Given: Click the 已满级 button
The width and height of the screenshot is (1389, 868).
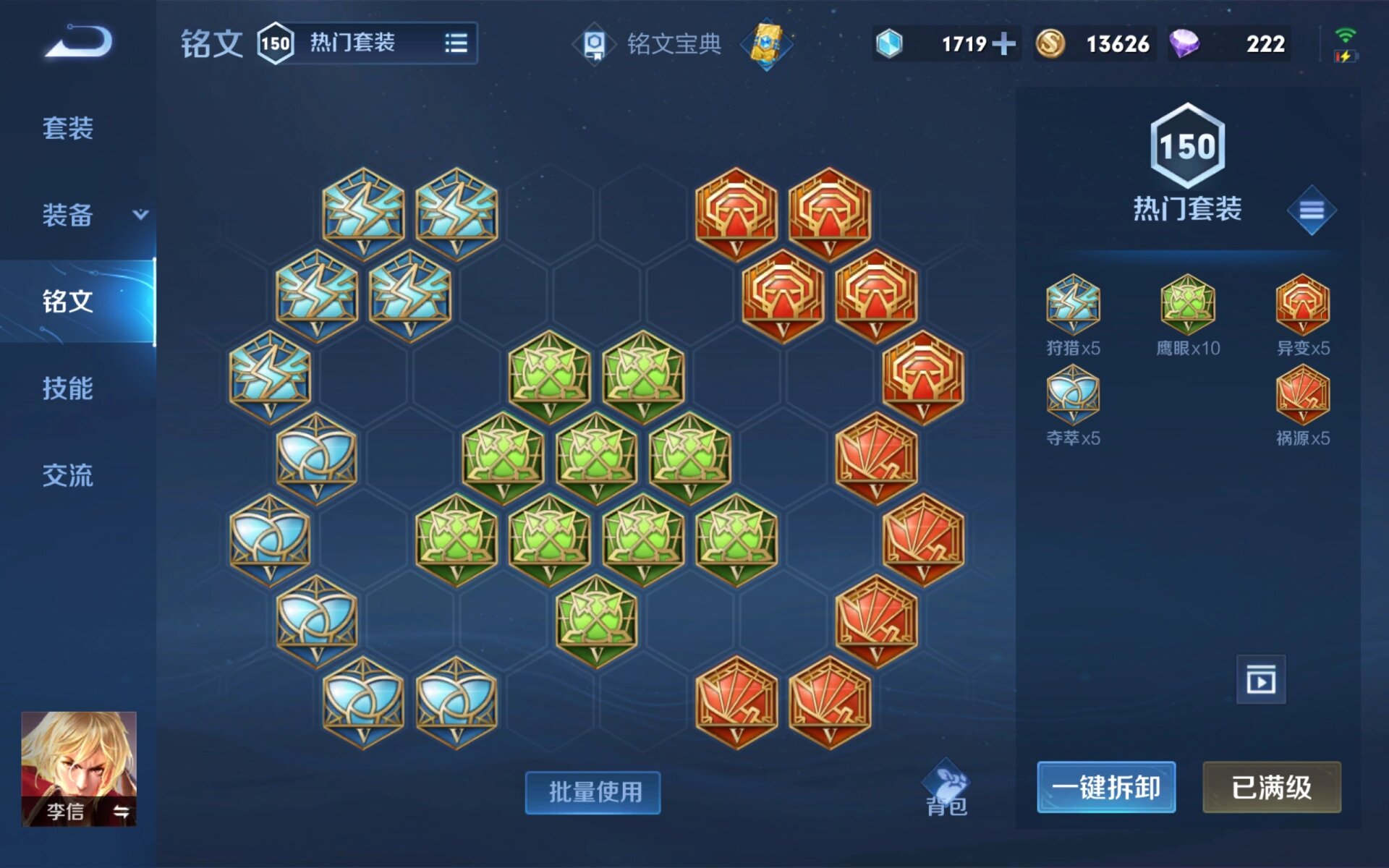Looking at the screenshot, I should [1271, 788].
